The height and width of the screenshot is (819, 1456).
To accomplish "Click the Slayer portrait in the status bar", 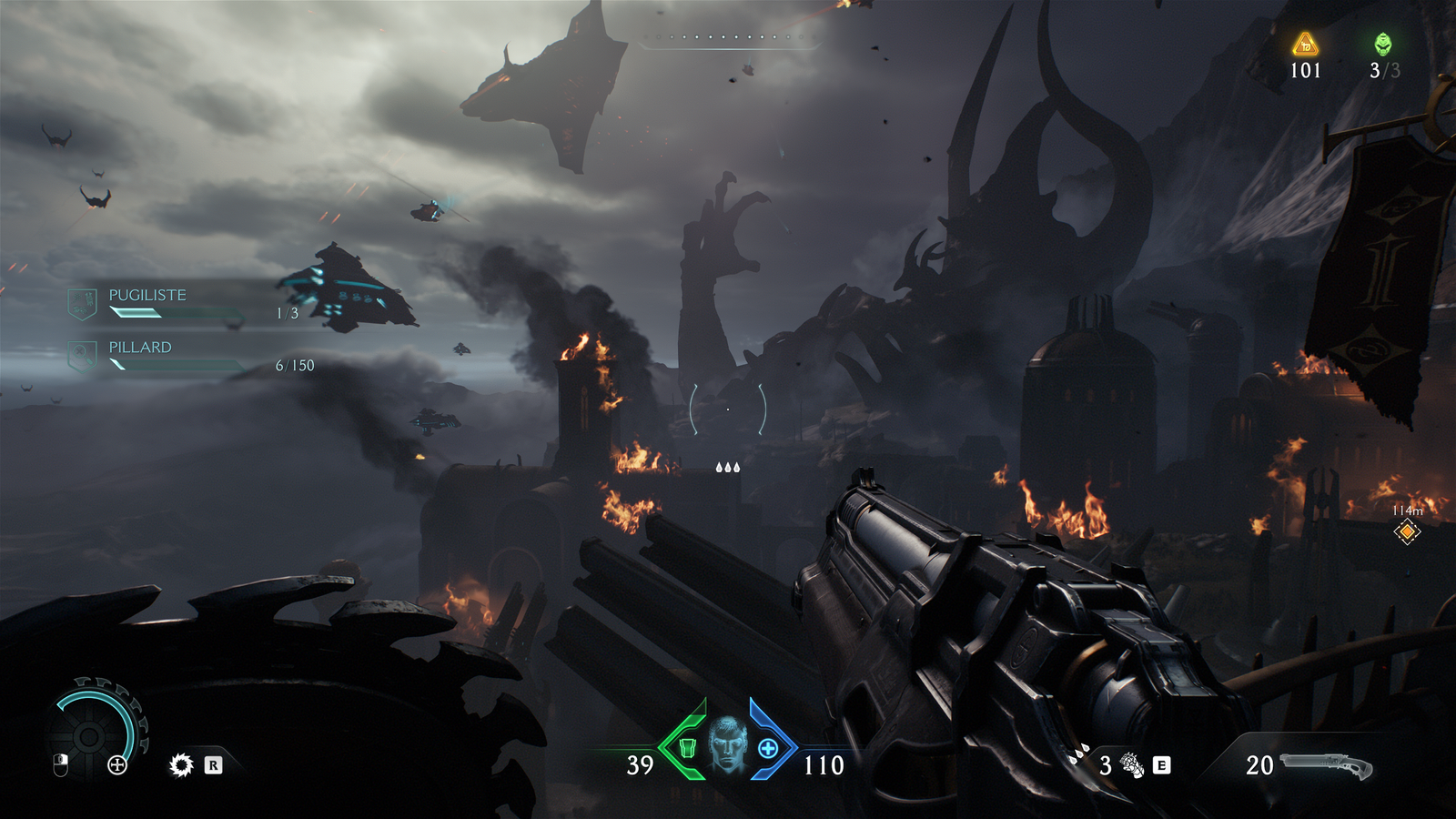I will (x=727, y=744).
